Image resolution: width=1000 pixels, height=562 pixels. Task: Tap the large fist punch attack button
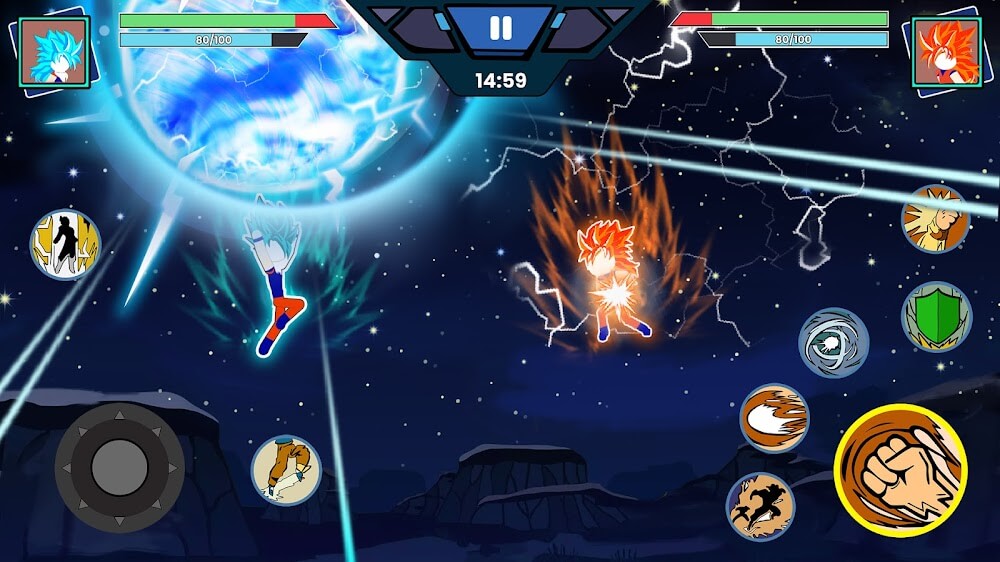tap(900, 469)
